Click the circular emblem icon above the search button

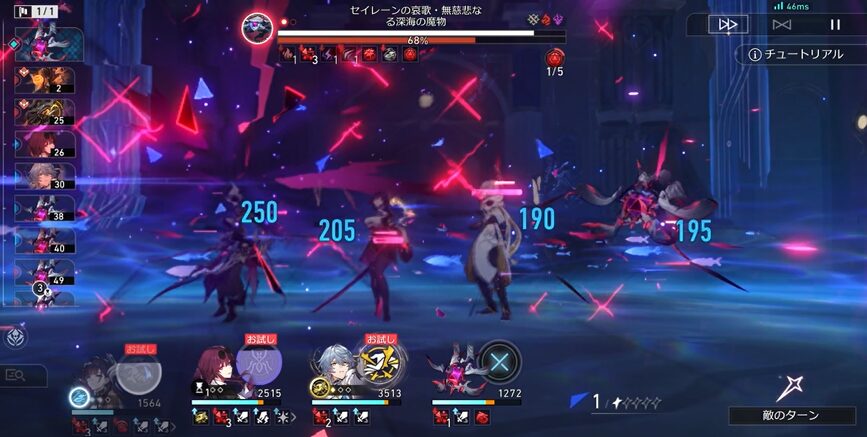tap(17, 338)
